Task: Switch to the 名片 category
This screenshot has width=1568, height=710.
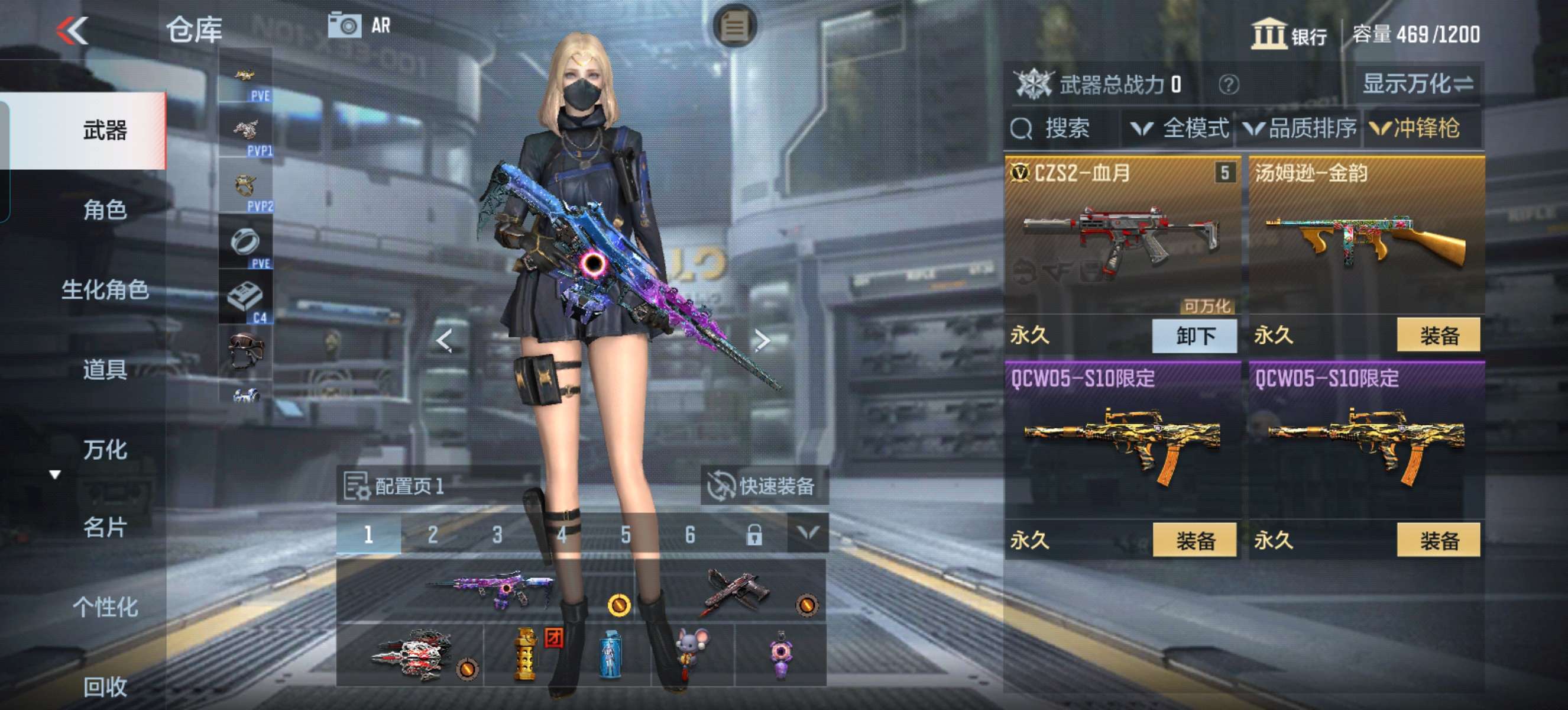Action: coord(105,527)
